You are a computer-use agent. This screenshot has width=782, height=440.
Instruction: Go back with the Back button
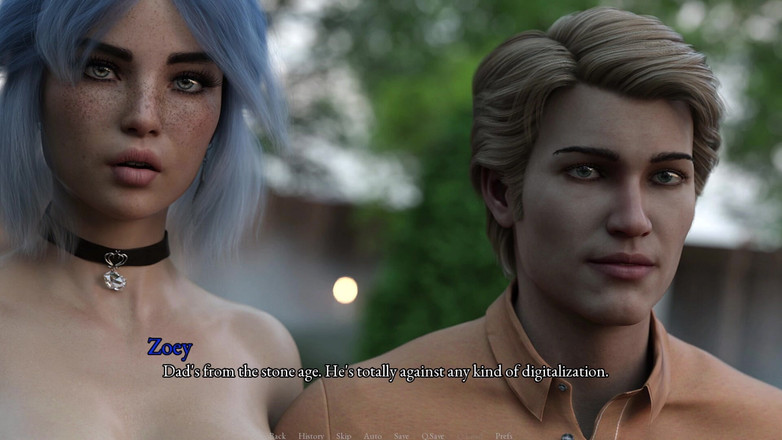click(277, 436)
